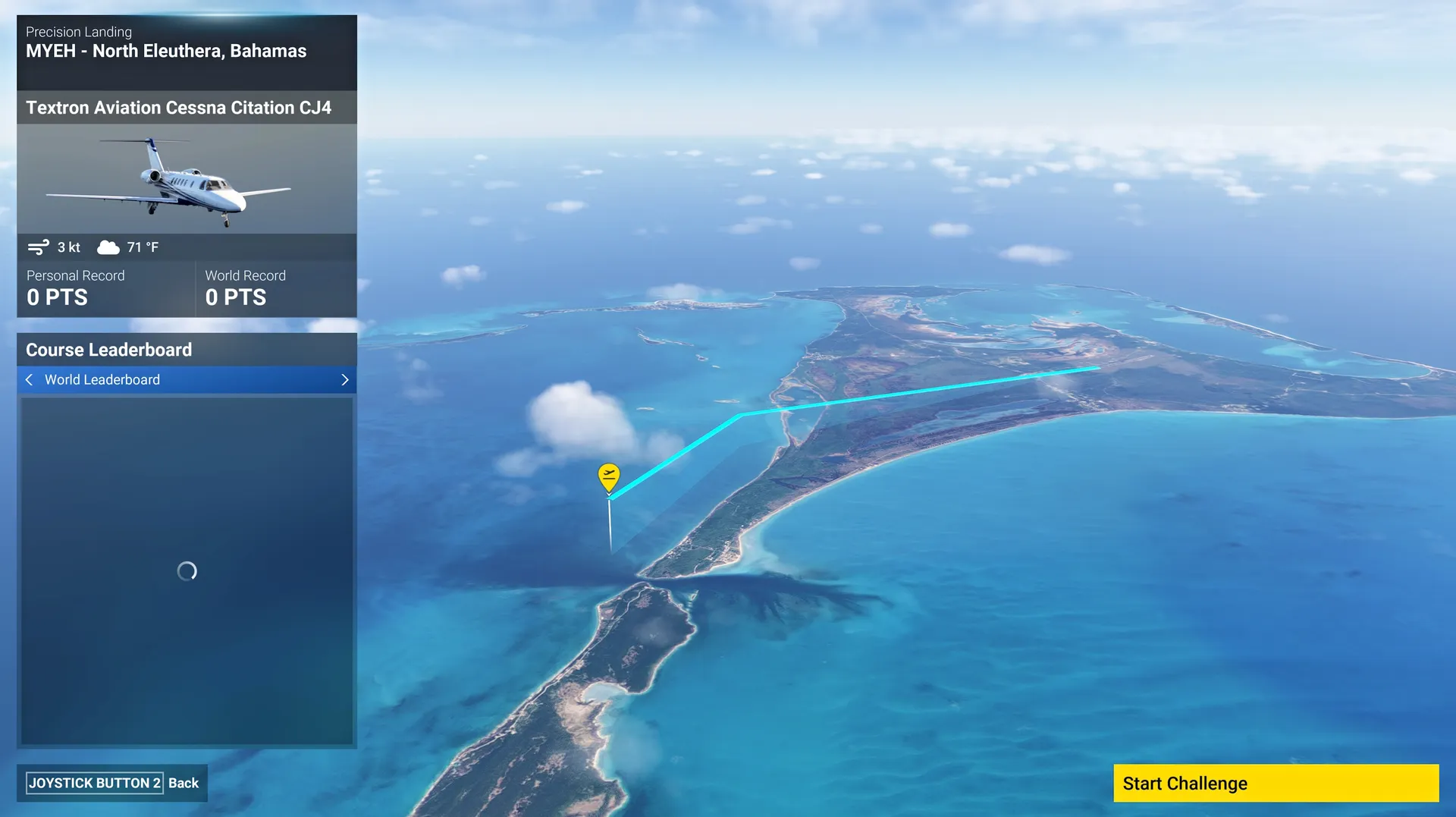This screenshot has height=817, width=1456.
Task: Click the Cessna Citation CJ4 aircraft thumbnail
Action: (187, 179)
